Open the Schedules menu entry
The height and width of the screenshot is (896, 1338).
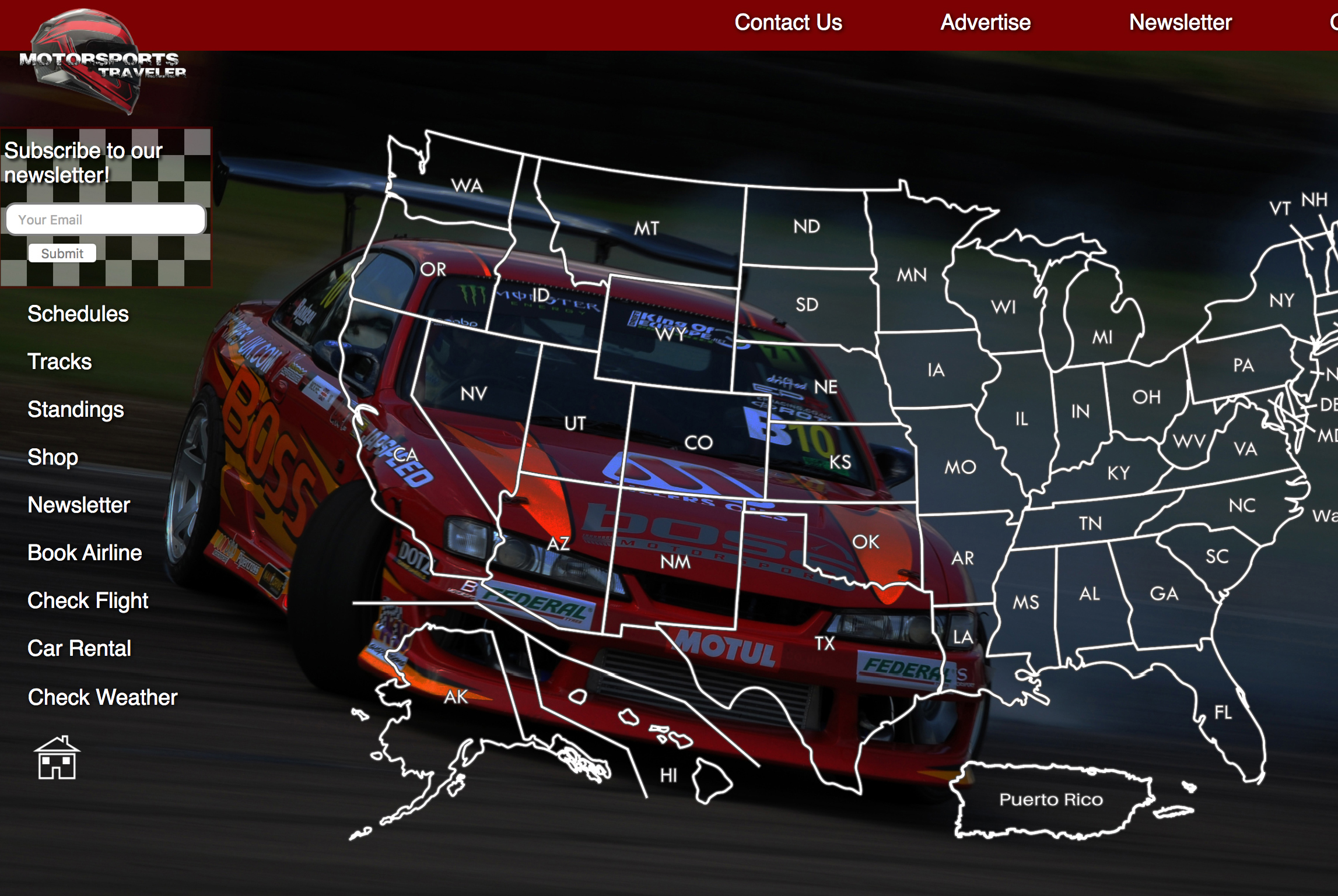point(78,314)
